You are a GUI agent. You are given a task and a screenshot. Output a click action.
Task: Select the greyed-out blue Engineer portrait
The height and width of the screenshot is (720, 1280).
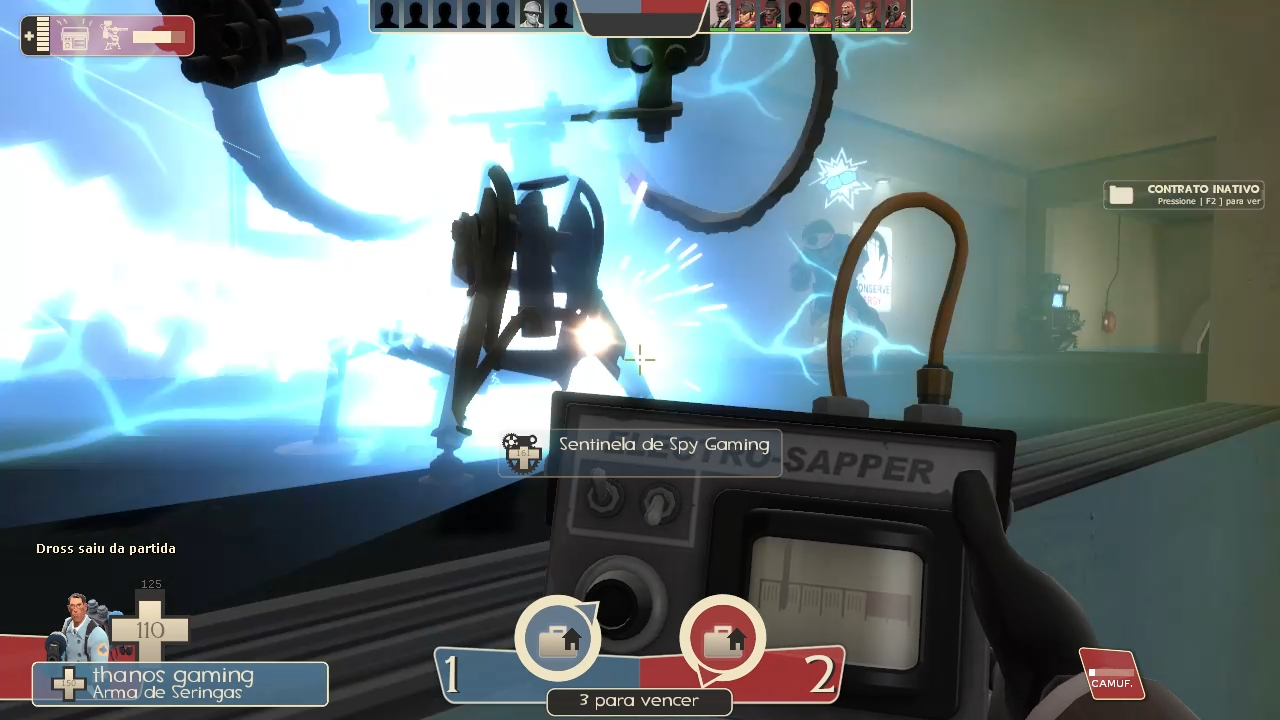coord(532,15)
